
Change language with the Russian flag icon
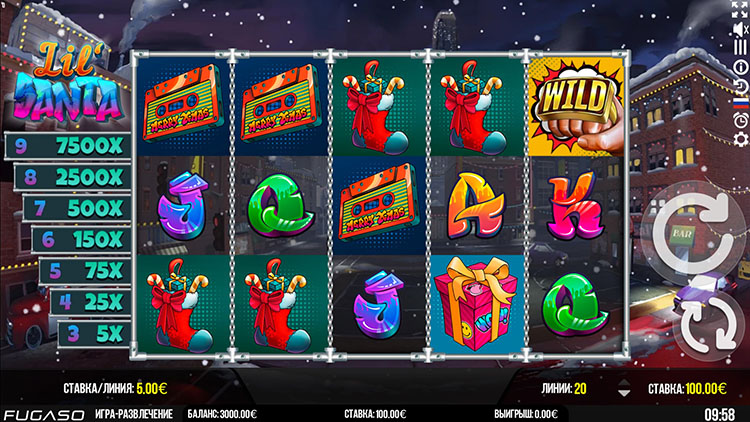pos(740,102)
